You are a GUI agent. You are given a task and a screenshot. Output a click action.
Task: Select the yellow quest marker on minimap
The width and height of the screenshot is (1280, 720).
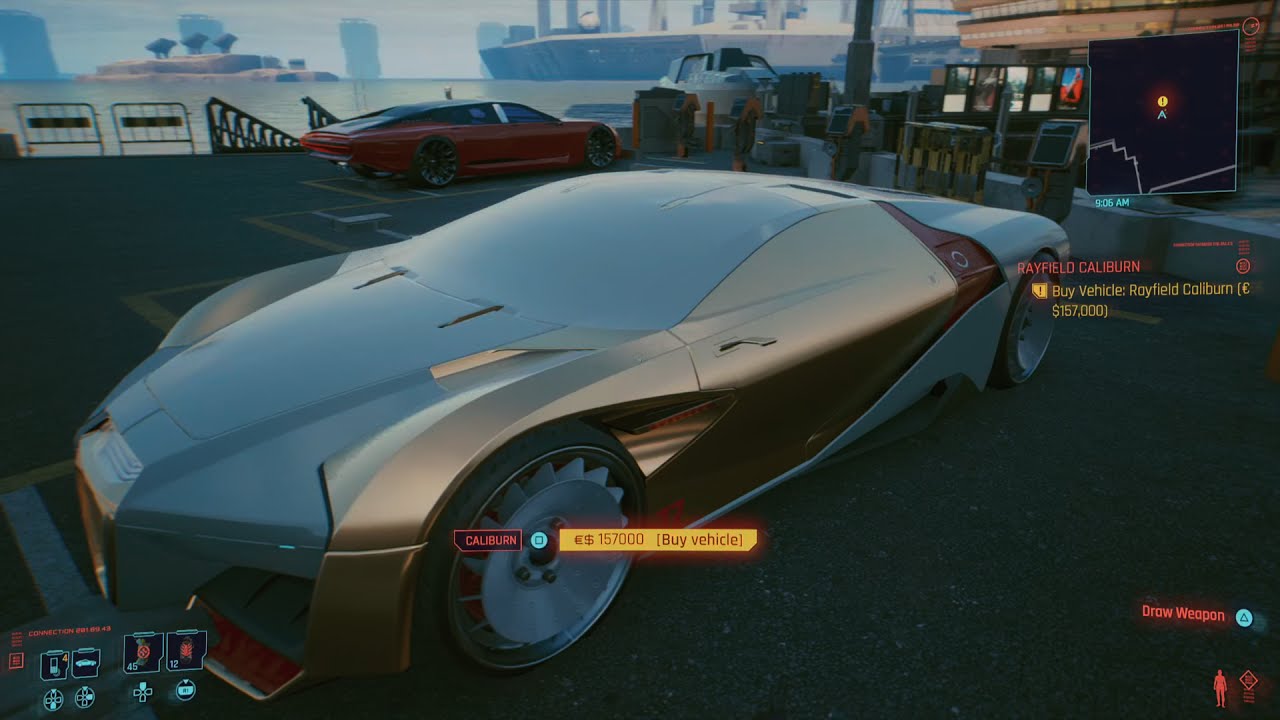1162,101
